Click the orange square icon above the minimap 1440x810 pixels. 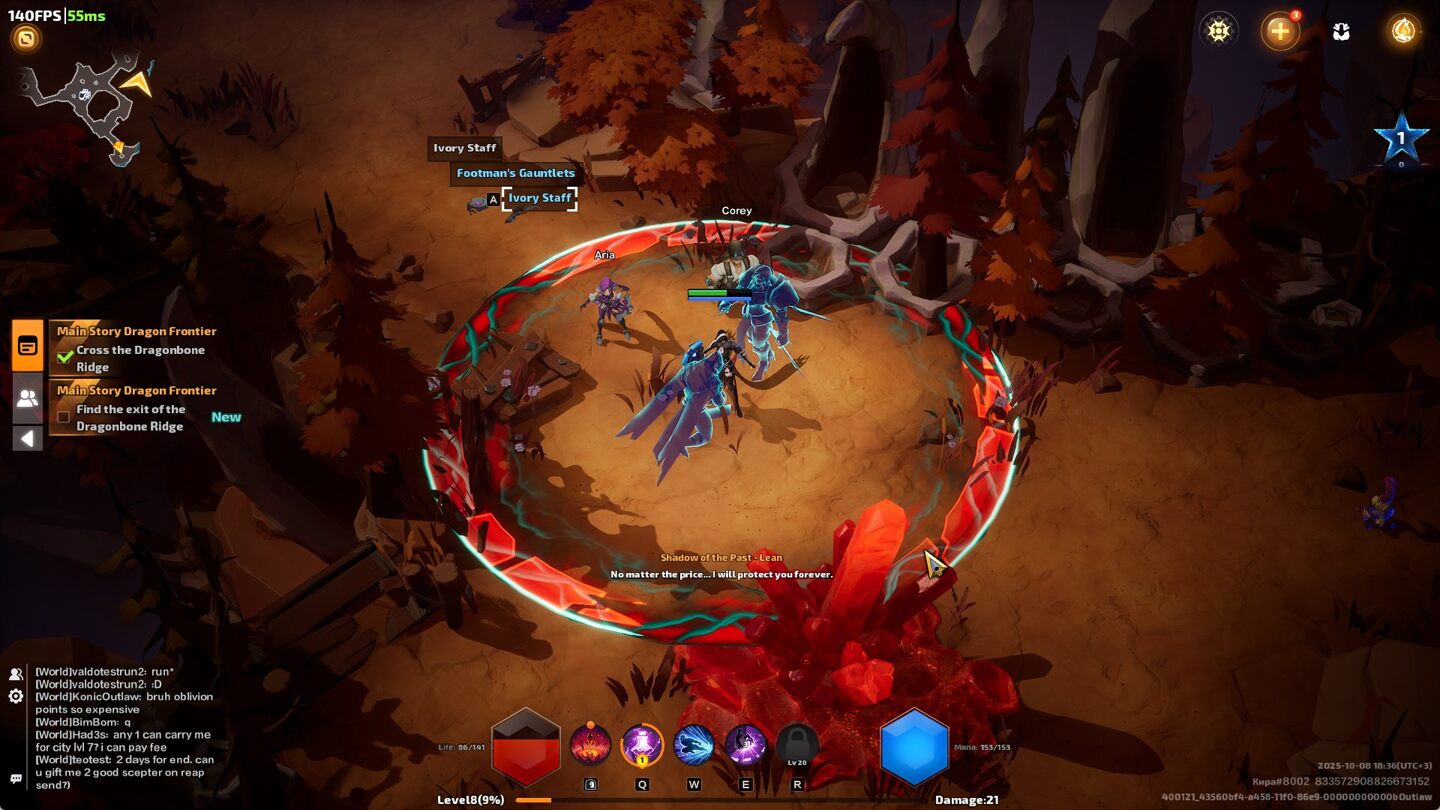(x=26, y=39)
